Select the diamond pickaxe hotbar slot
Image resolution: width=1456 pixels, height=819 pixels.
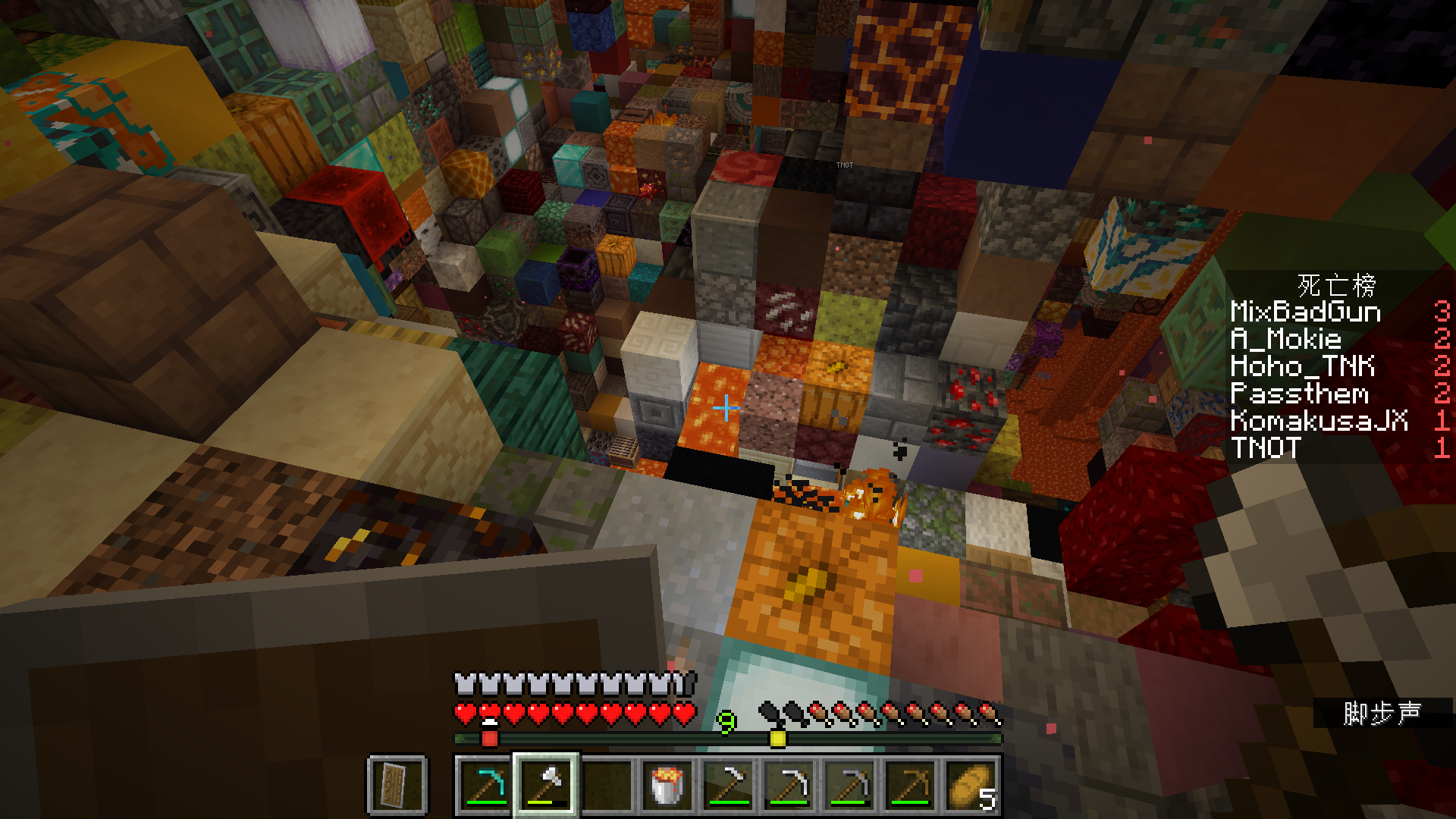tap(485, 785)
